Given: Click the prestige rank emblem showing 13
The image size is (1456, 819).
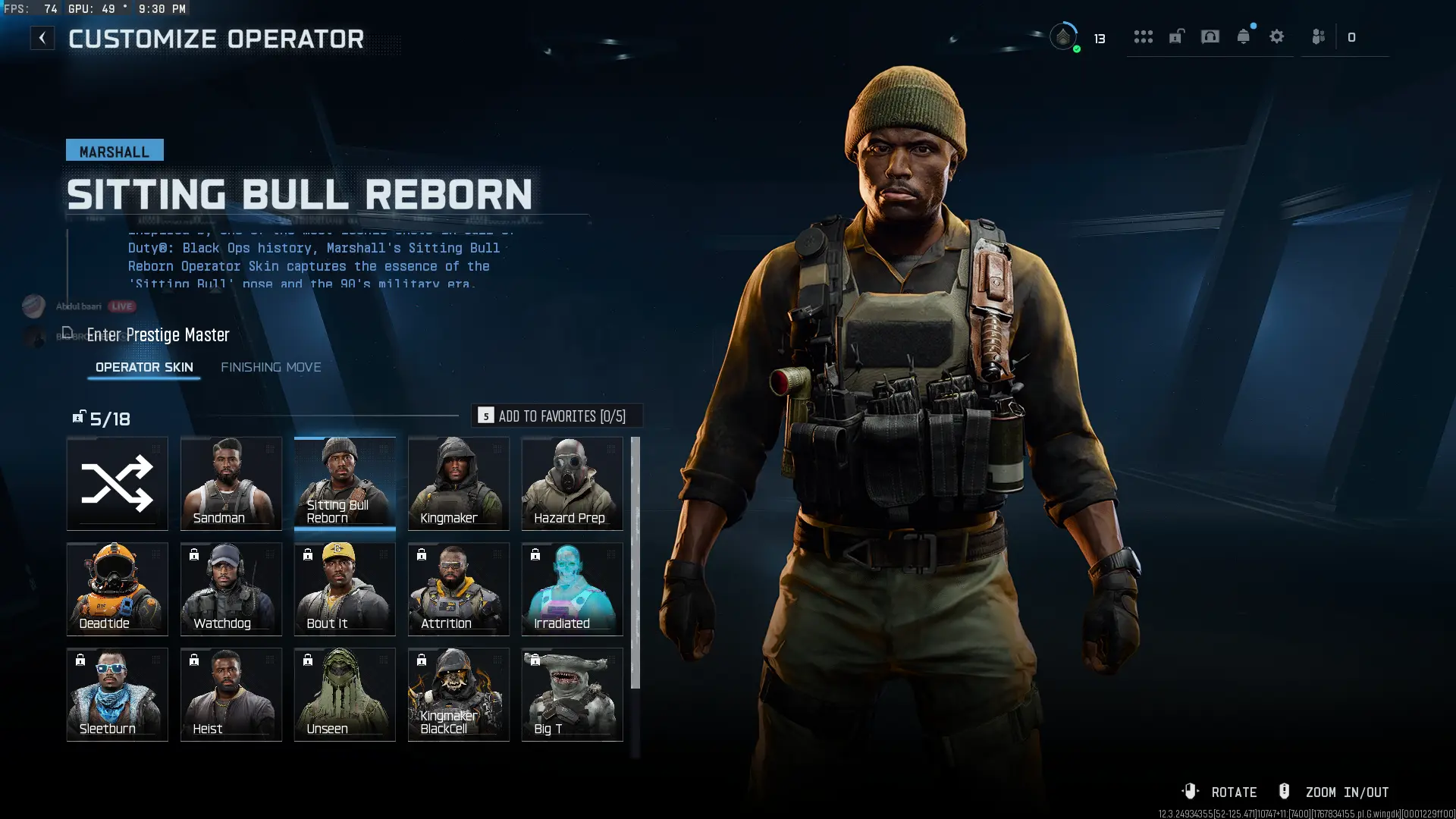Looking at the screenshot, I should pyautogui.click(x=1065, y=36).
